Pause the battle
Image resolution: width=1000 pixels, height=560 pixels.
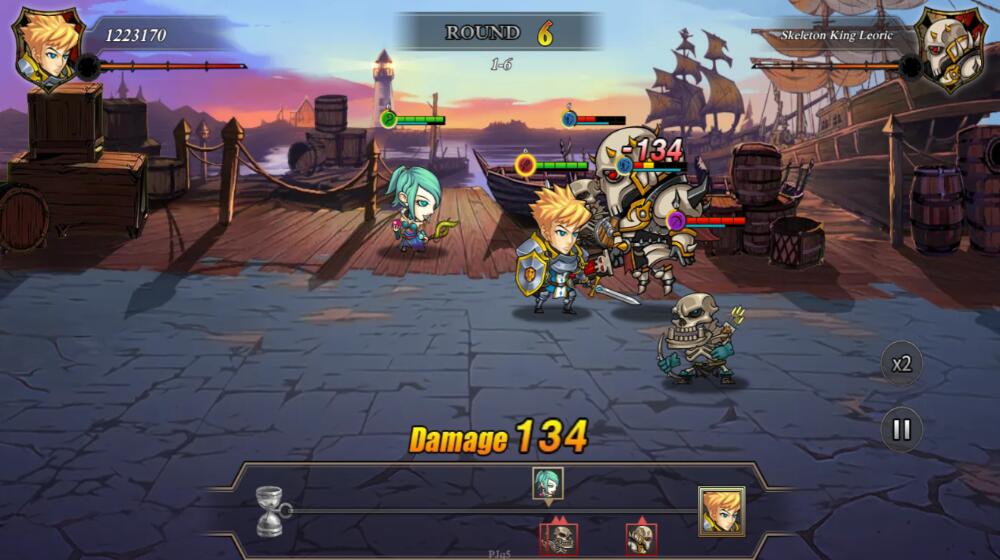(x=901, y=429)
